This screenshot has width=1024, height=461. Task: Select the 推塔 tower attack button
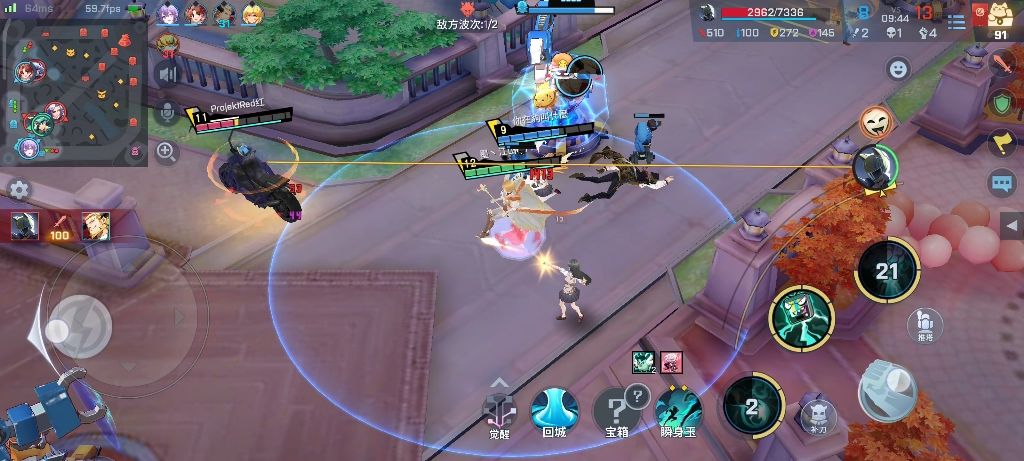coord(925,323)
